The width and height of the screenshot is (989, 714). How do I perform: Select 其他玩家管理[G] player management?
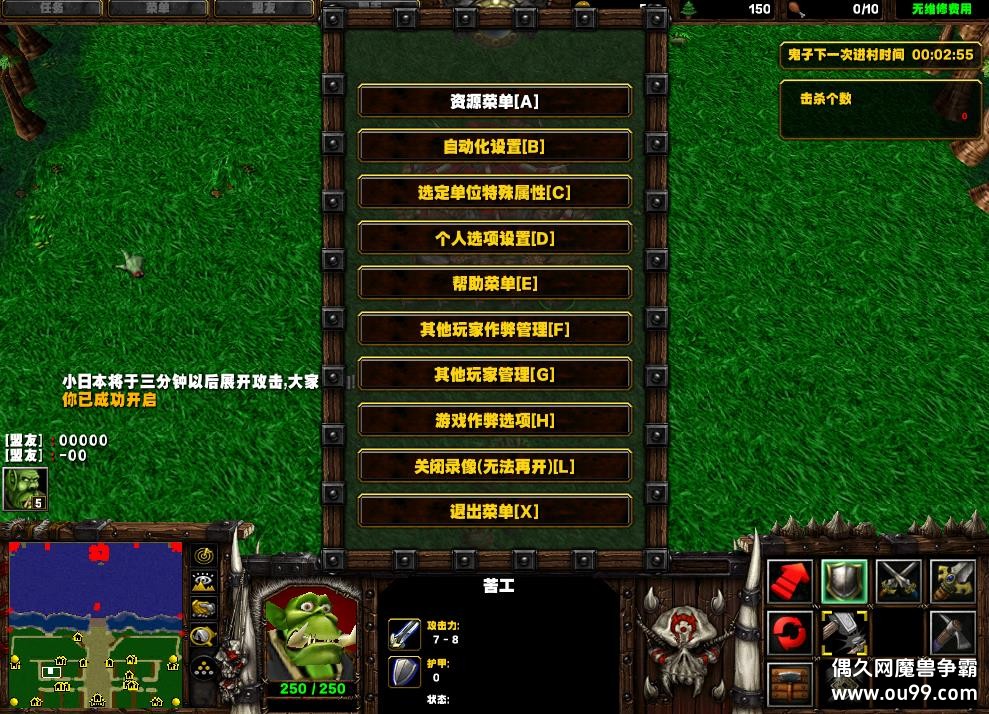[494, 375]
